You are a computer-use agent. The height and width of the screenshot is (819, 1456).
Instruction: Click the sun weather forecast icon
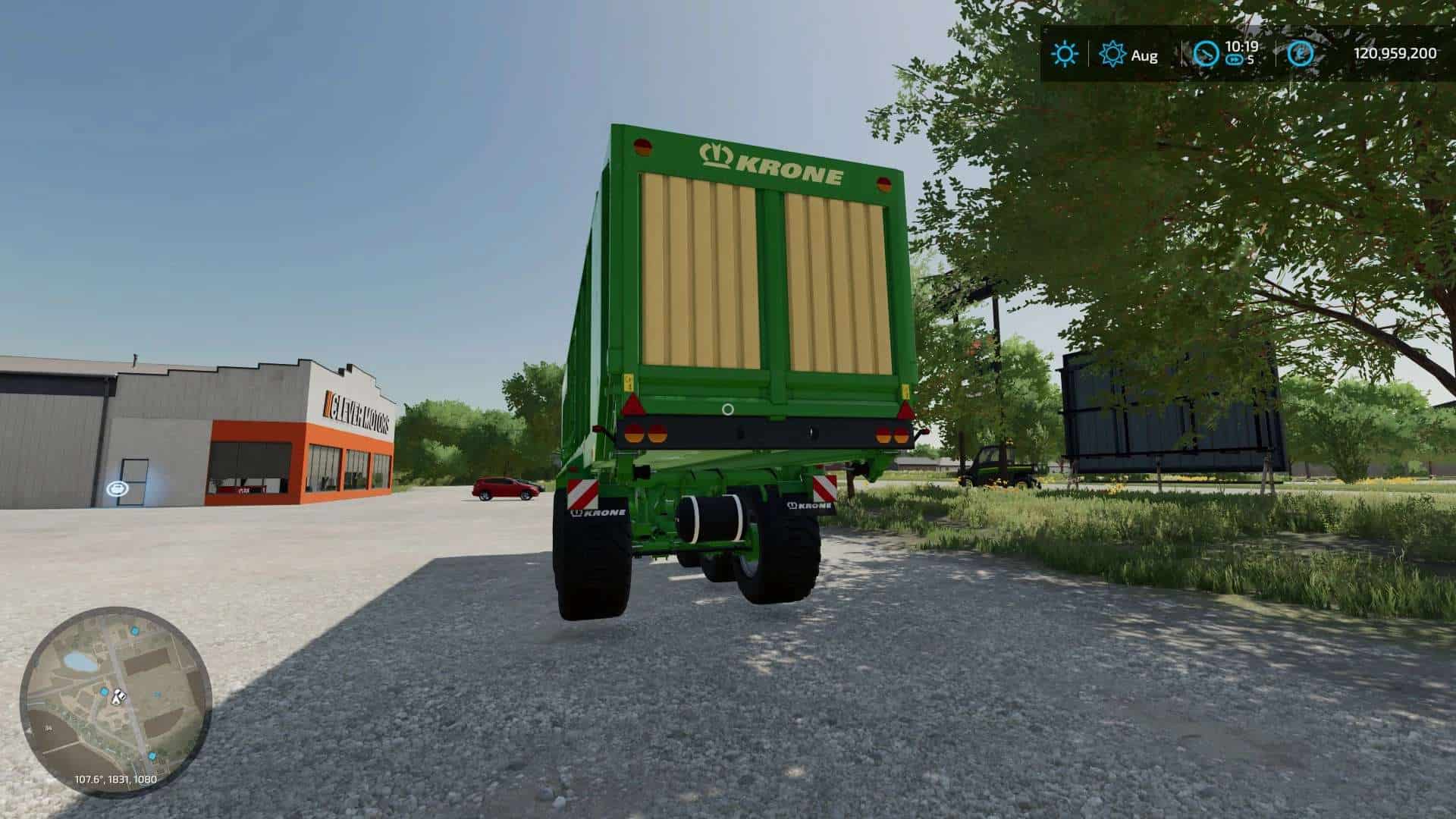click(1065, 54)
